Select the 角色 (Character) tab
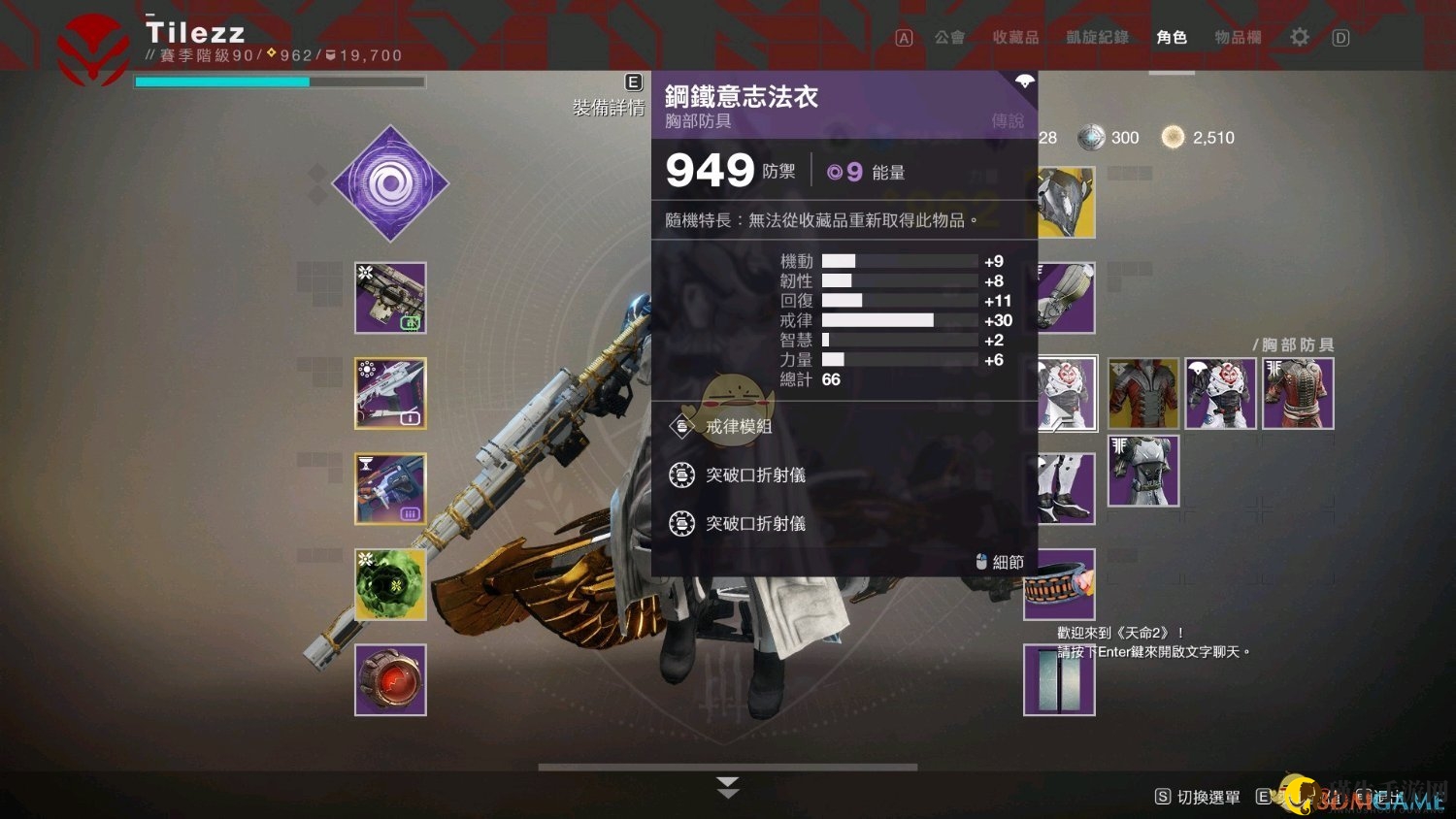This screenshot has width=1456, height=819. coord(1172,38)
